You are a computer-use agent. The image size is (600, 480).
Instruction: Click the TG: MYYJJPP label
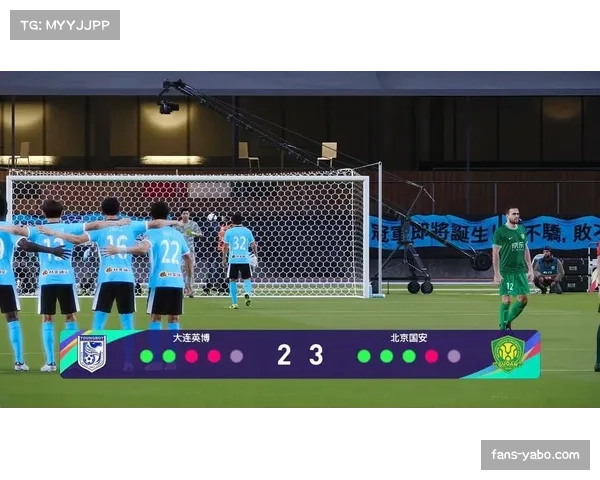click(64, 24)
